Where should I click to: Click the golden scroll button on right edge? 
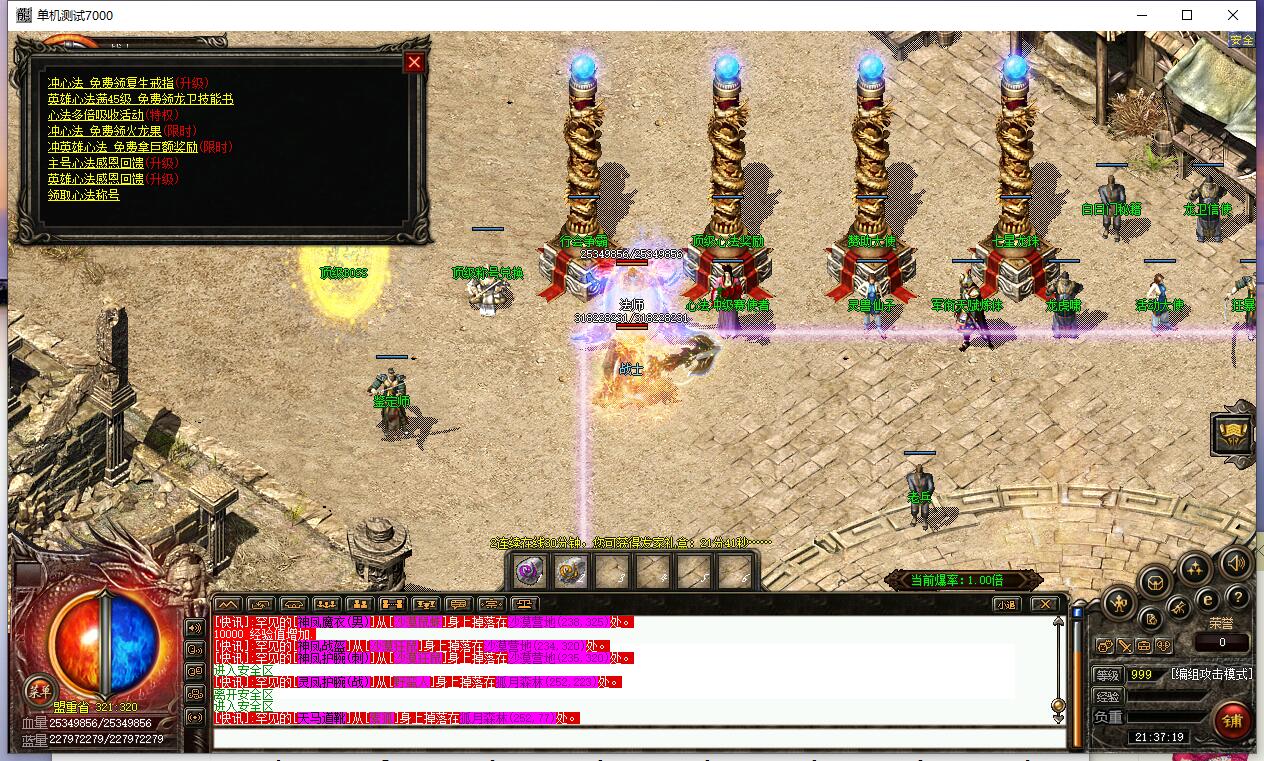point(1234,433)
